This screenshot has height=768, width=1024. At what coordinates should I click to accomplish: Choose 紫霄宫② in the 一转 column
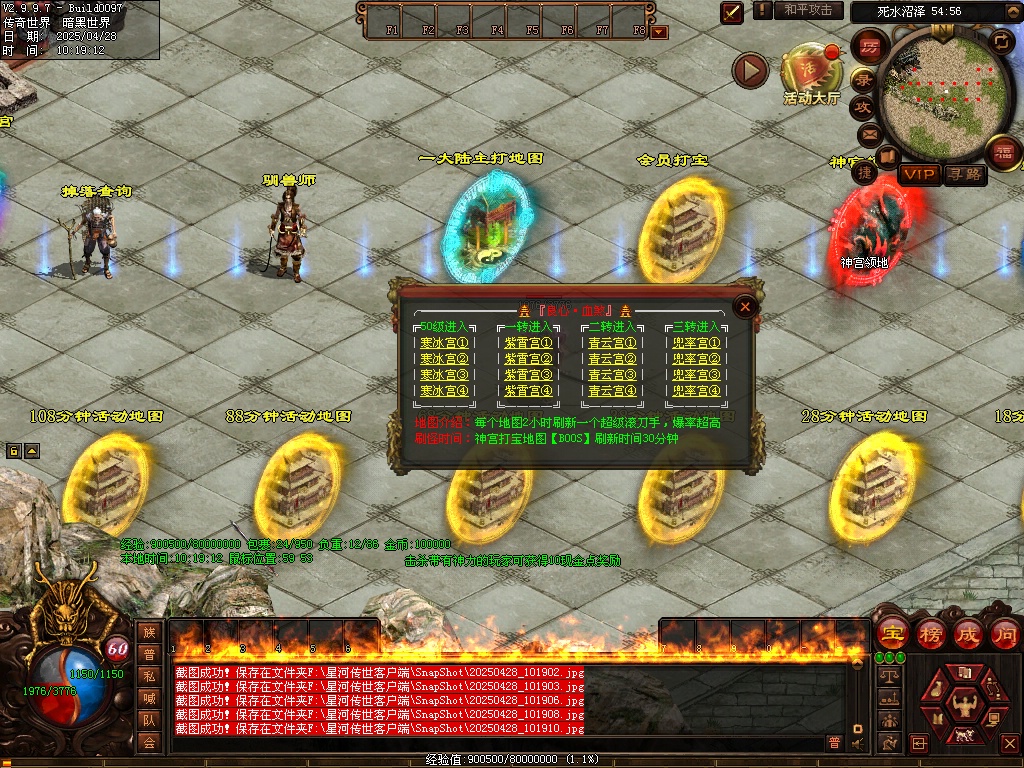pos(528,359)
